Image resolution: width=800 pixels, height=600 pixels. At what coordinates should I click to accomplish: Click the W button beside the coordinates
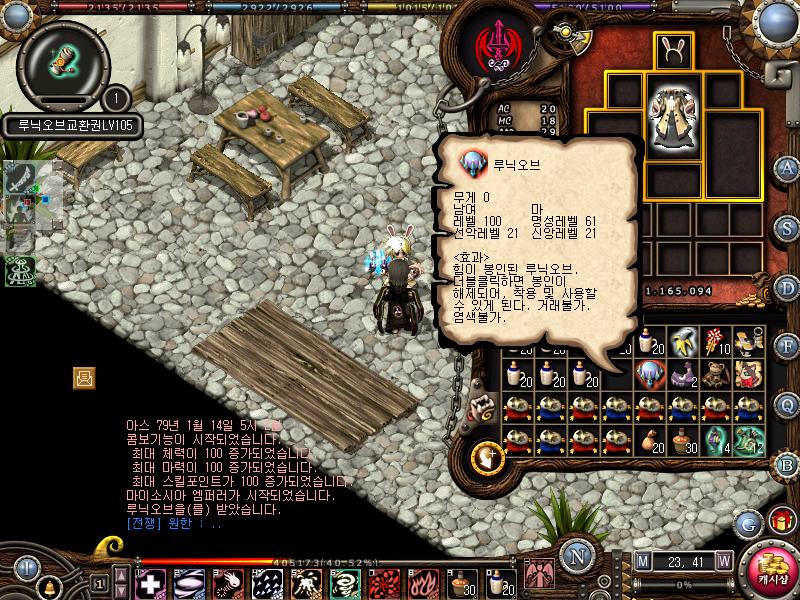(723, 561)
